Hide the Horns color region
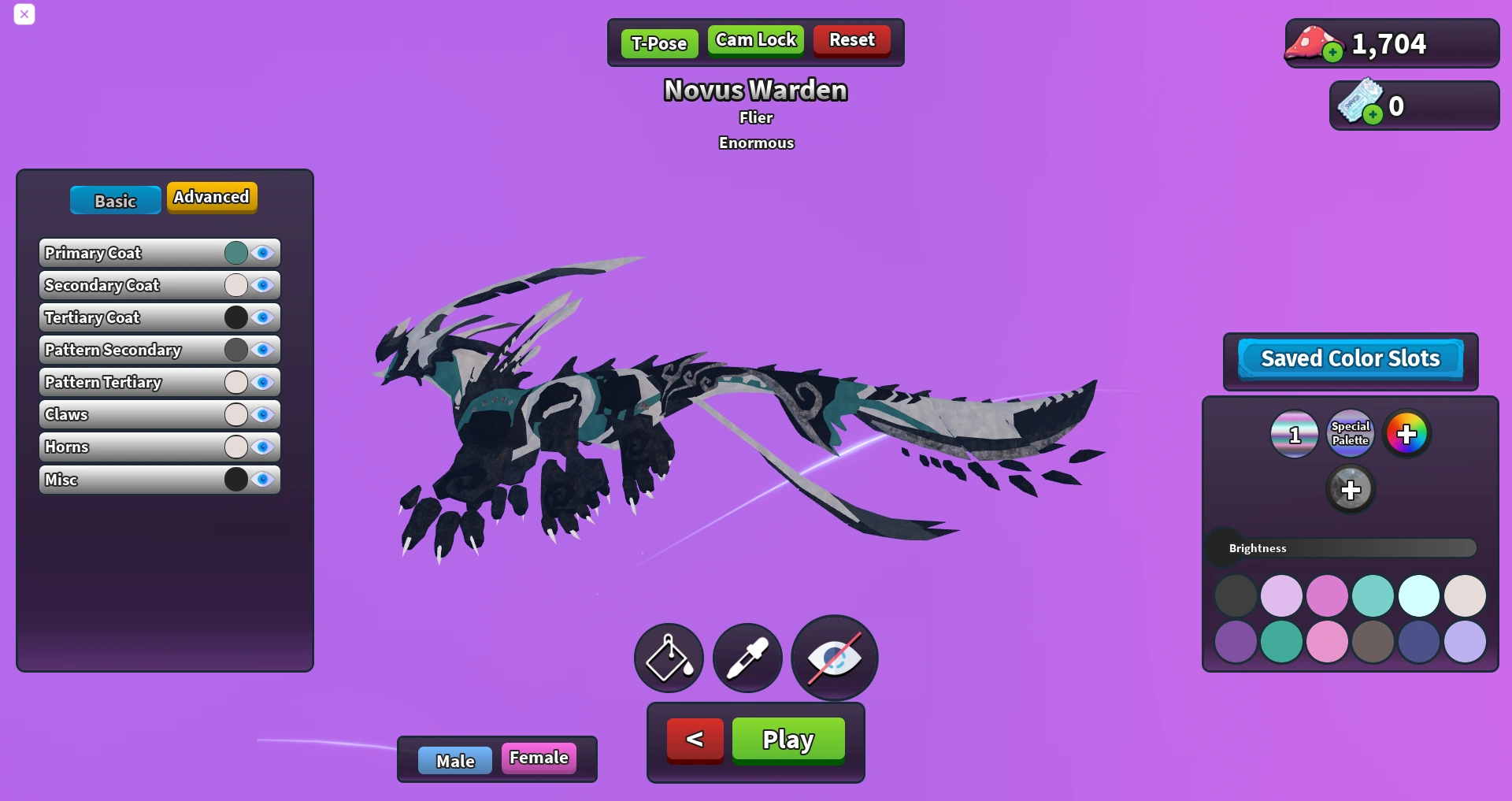 (x=261, y=447)
